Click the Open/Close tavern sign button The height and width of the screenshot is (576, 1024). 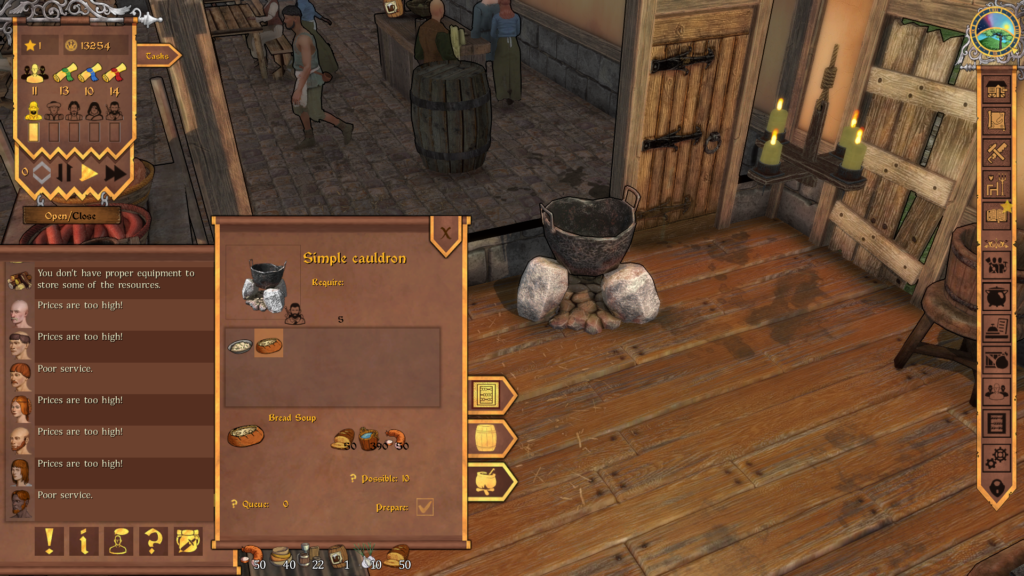[x=72, y=216]
